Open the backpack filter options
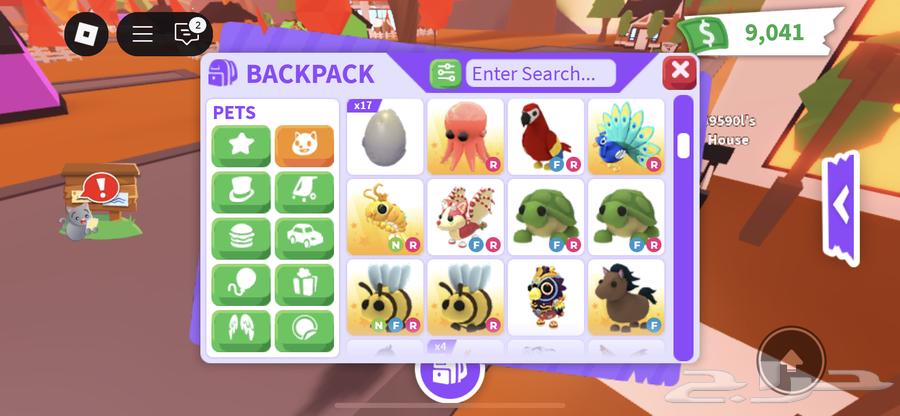The width and height of the screenshot is (900, 416). 445,74
